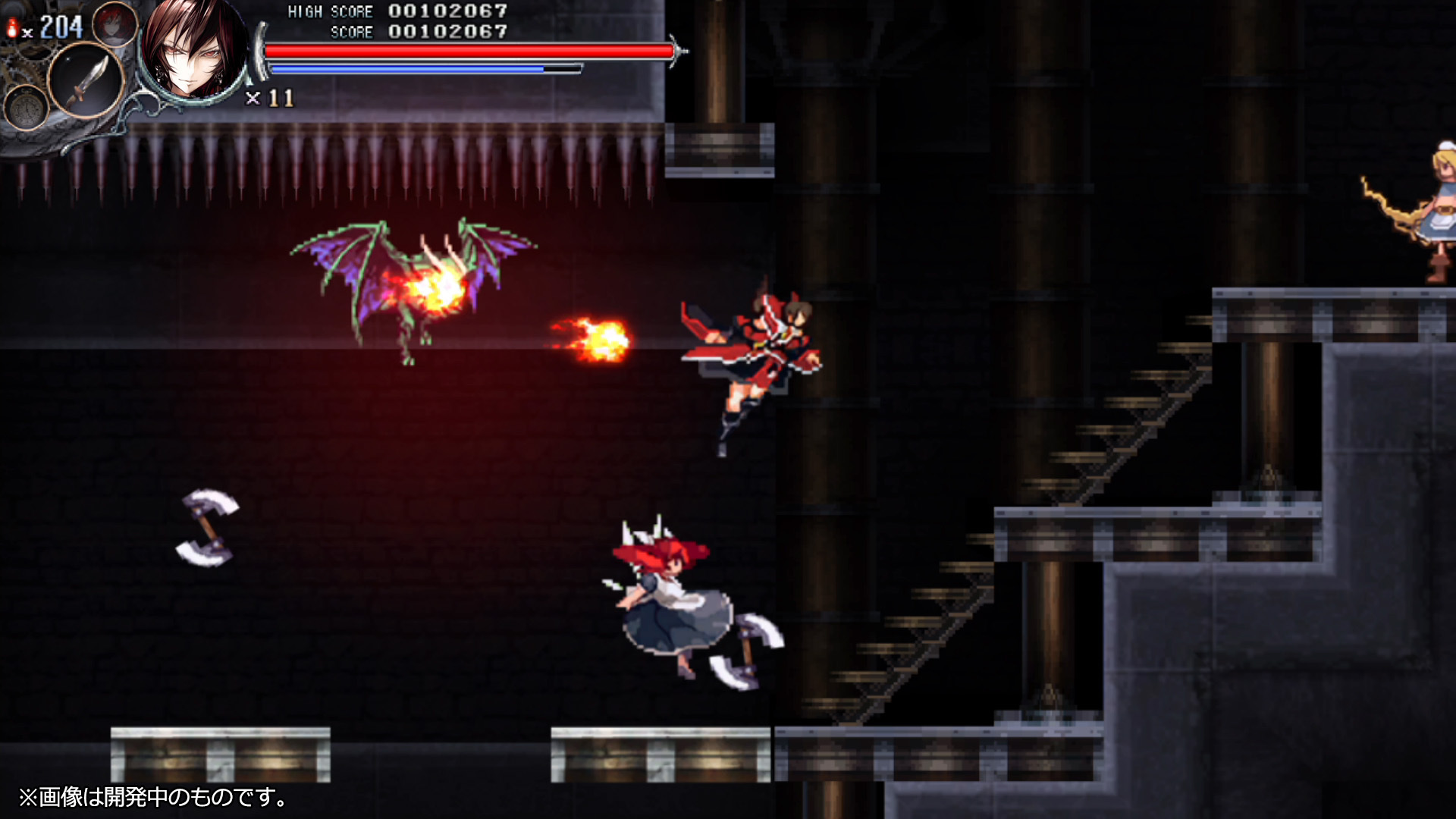This screenshot has height=819, width=1456.
Task: Switch to the red-haired partner portrait
Action: 115,24
